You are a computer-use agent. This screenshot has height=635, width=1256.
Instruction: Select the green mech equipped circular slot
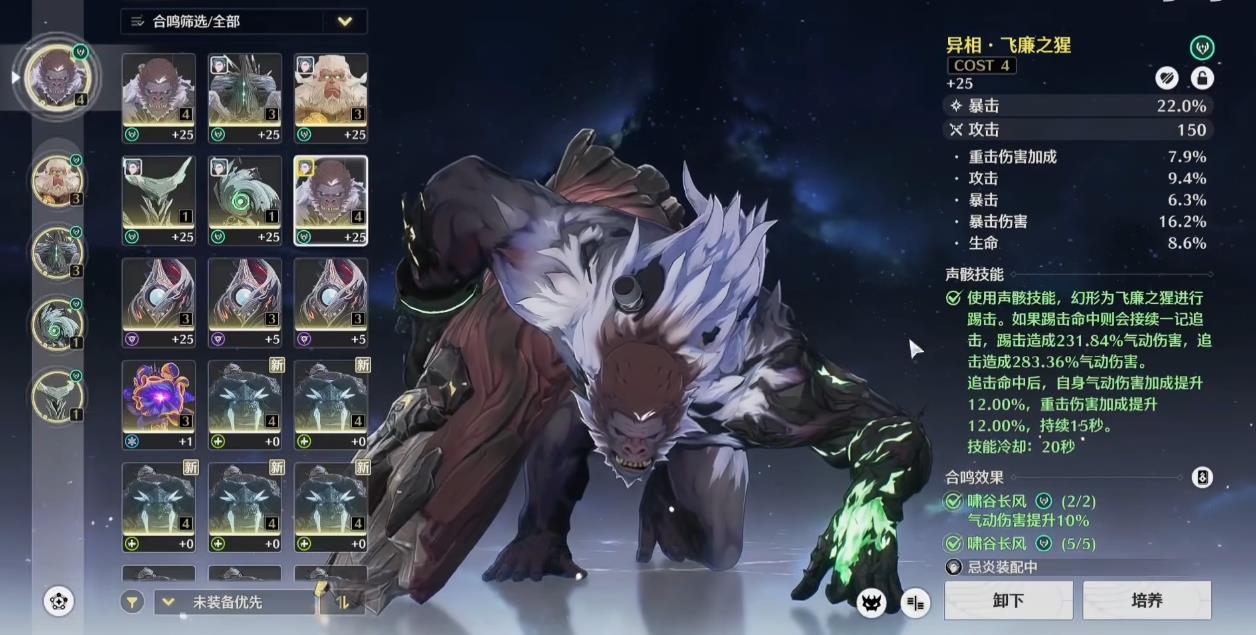pos(57,251)
